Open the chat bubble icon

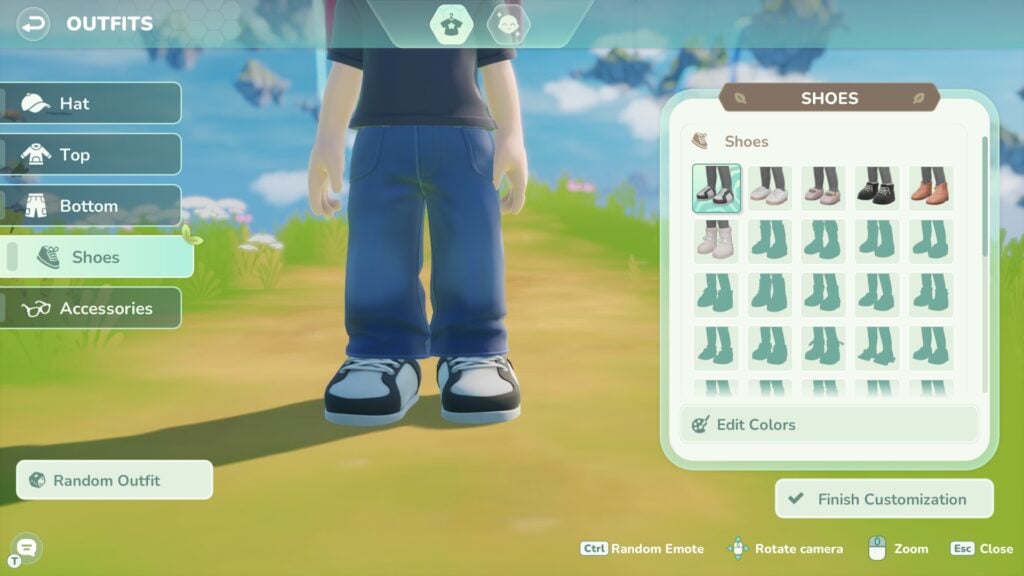click(x=26, y=546)
